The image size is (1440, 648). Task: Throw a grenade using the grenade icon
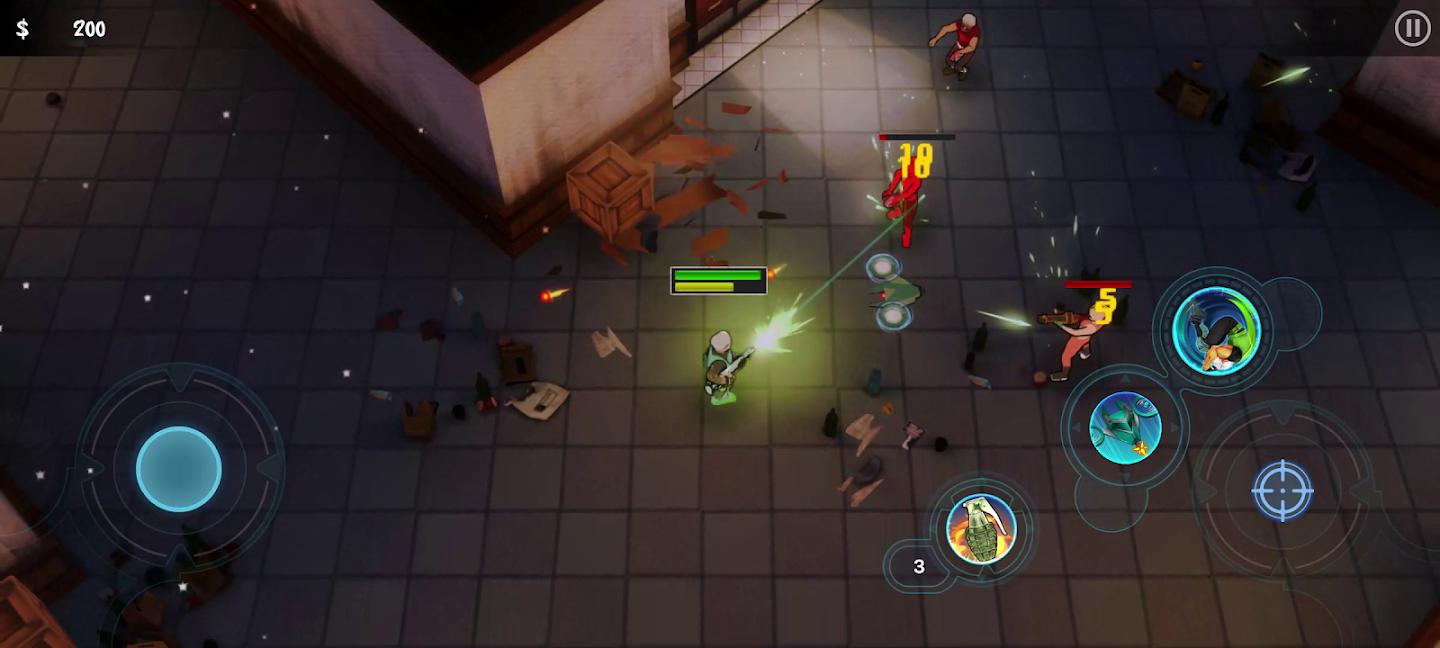point(981,528)
